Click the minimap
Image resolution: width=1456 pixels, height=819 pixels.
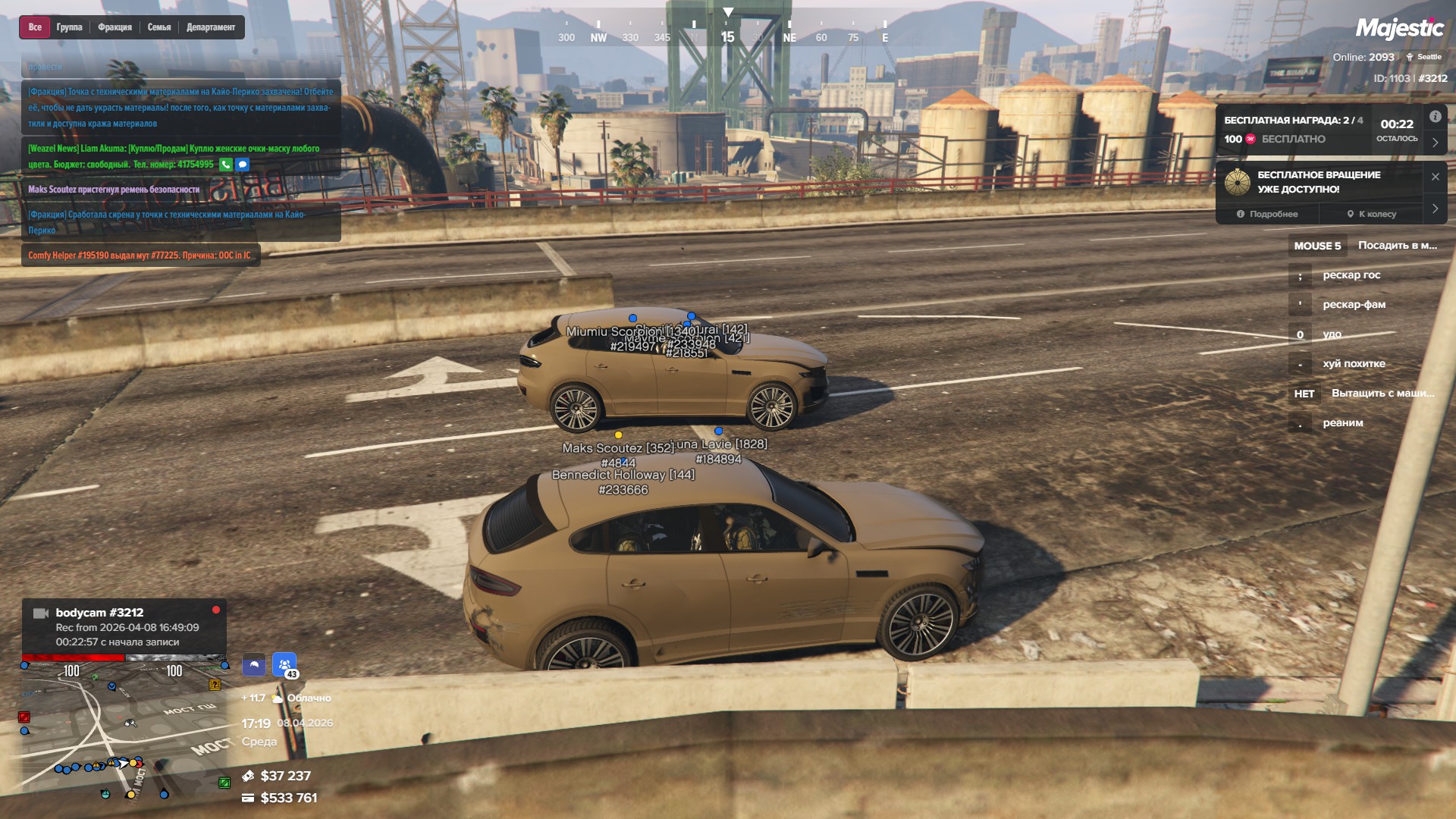coord(125,728)
